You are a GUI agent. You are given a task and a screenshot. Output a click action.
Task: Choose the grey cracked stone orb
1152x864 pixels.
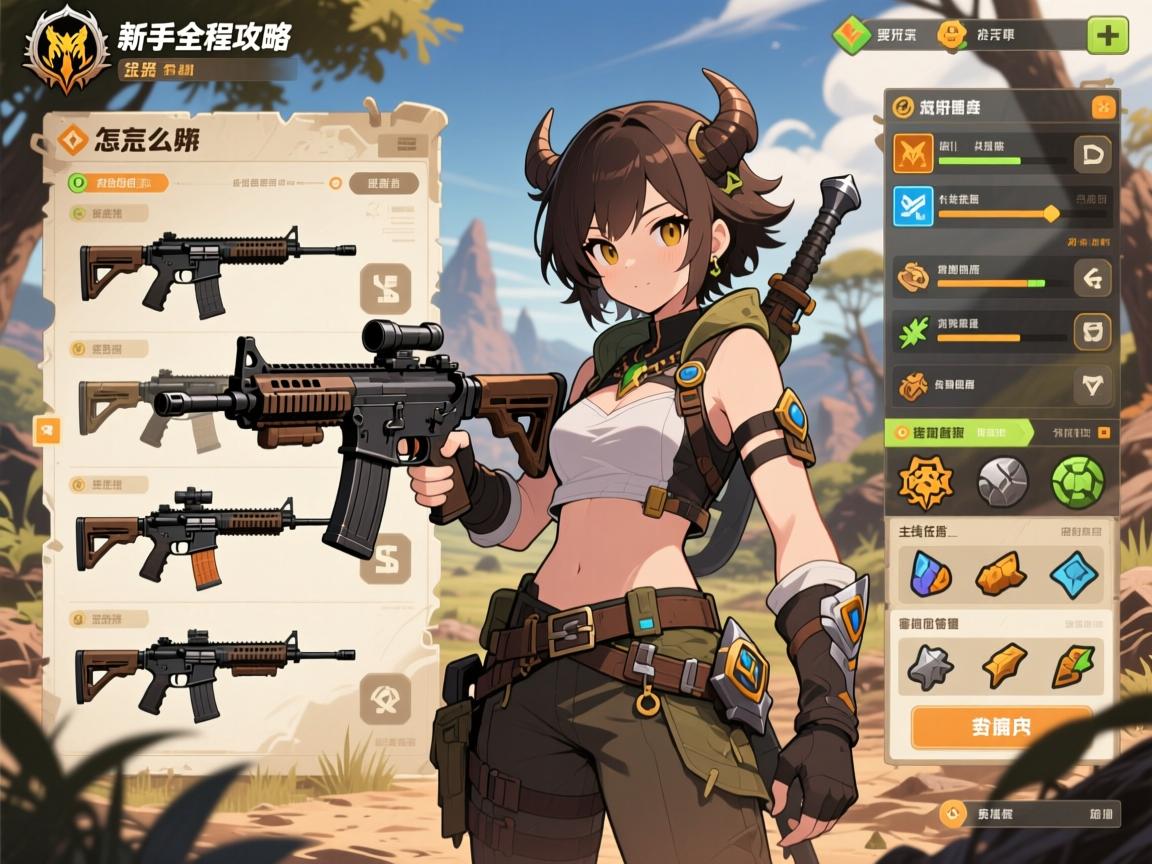[1001, 482]
